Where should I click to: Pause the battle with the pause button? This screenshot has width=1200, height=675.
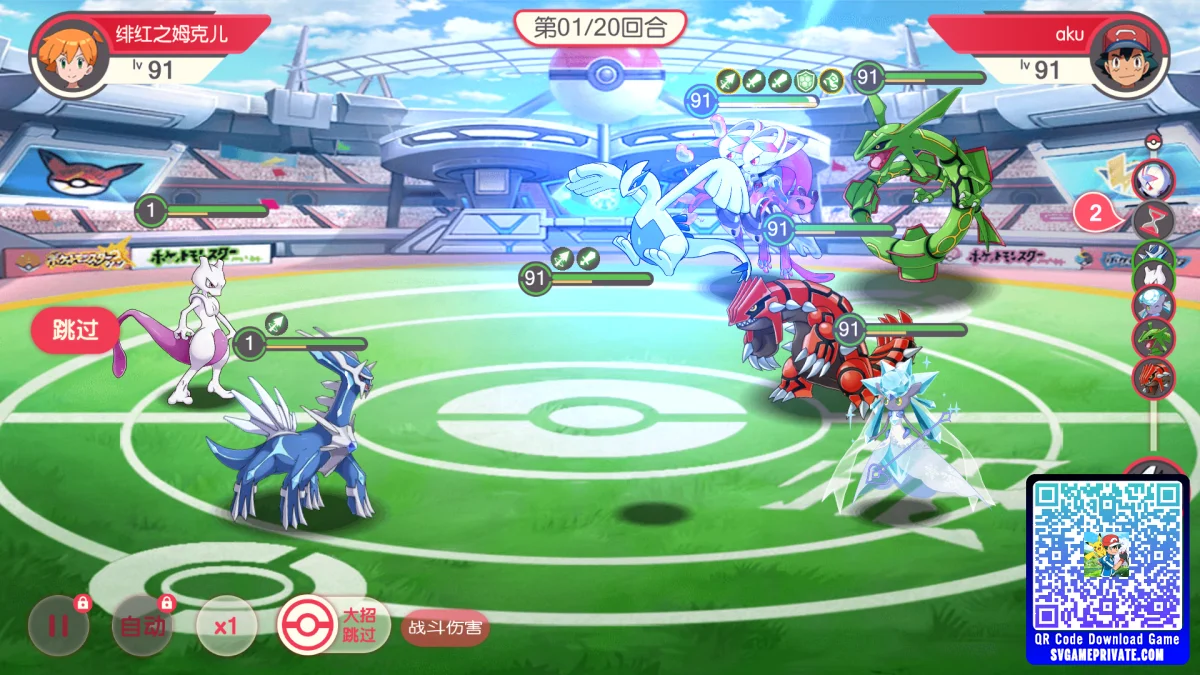pos(58,626)
